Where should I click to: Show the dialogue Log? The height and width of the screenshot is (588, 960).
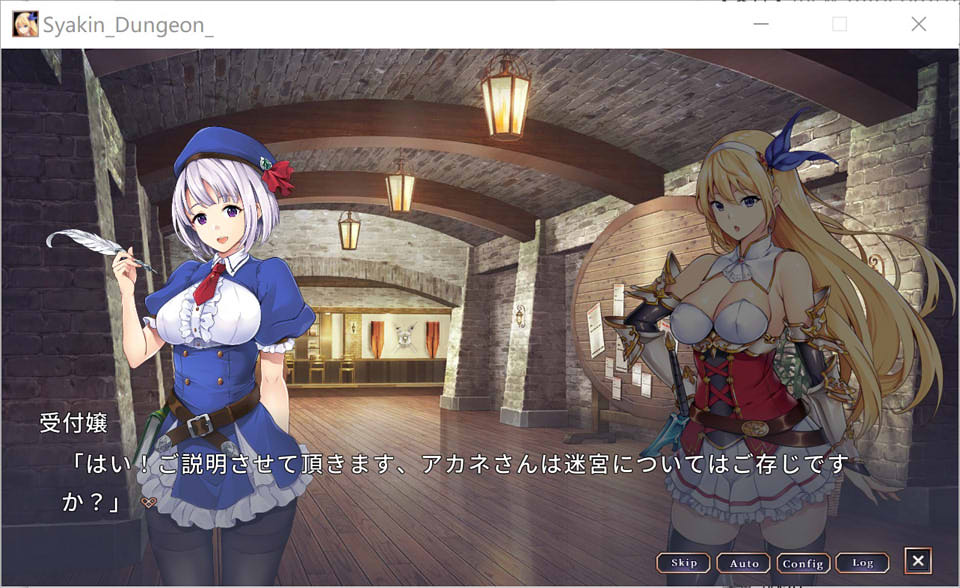[862, 563]
